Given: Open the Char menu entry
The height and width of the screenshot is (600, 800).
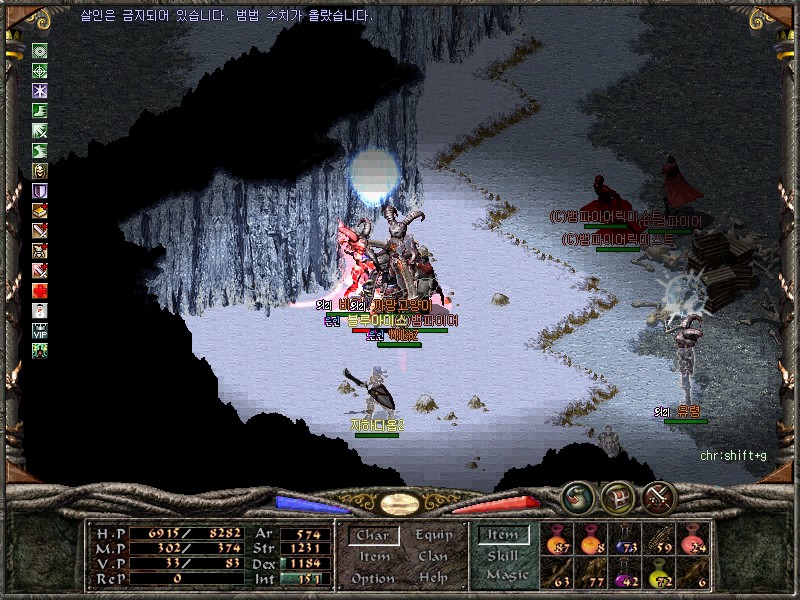Looking at the screenshot, I should tap(373, 536).
